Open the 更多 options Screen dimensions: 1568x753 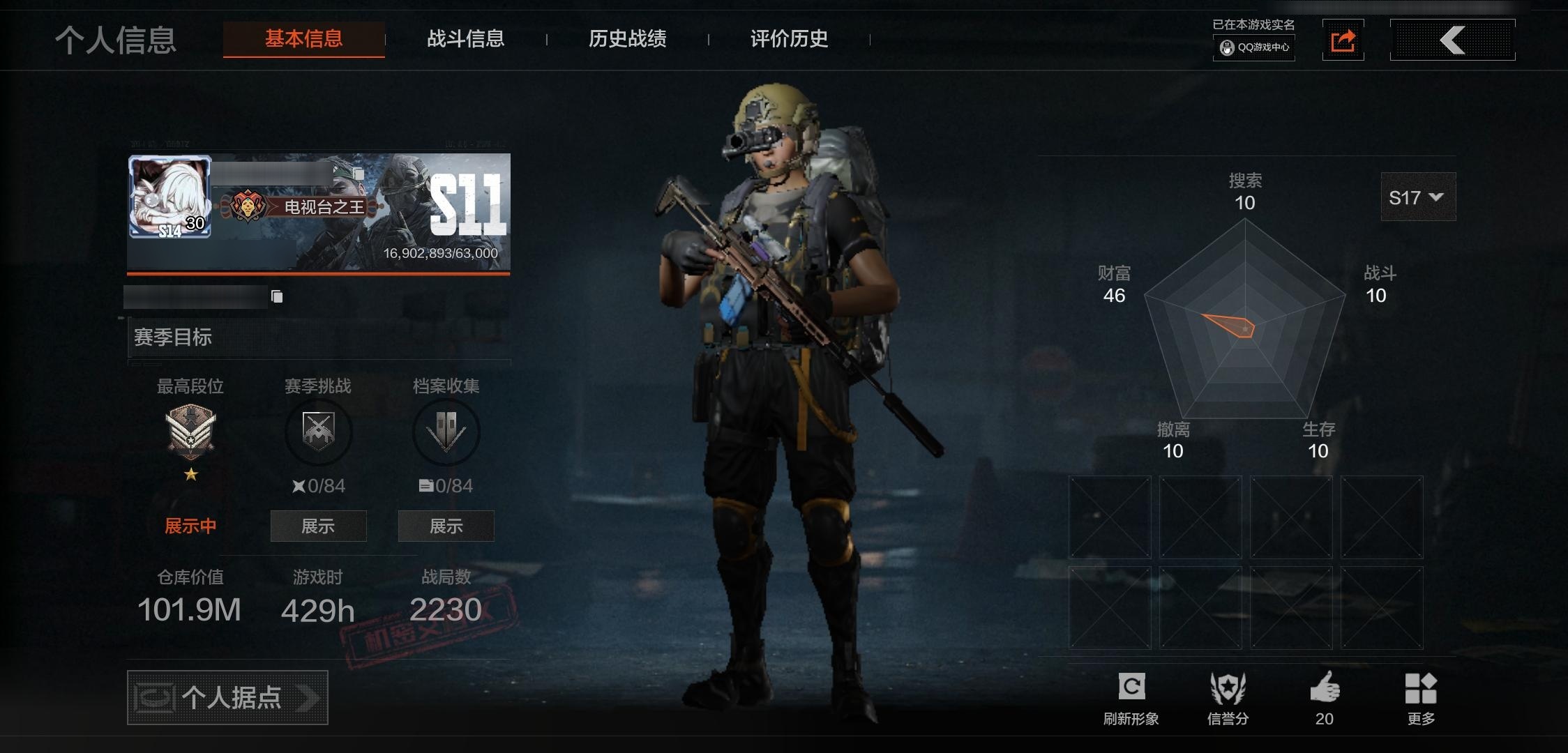coord(1421,697)
